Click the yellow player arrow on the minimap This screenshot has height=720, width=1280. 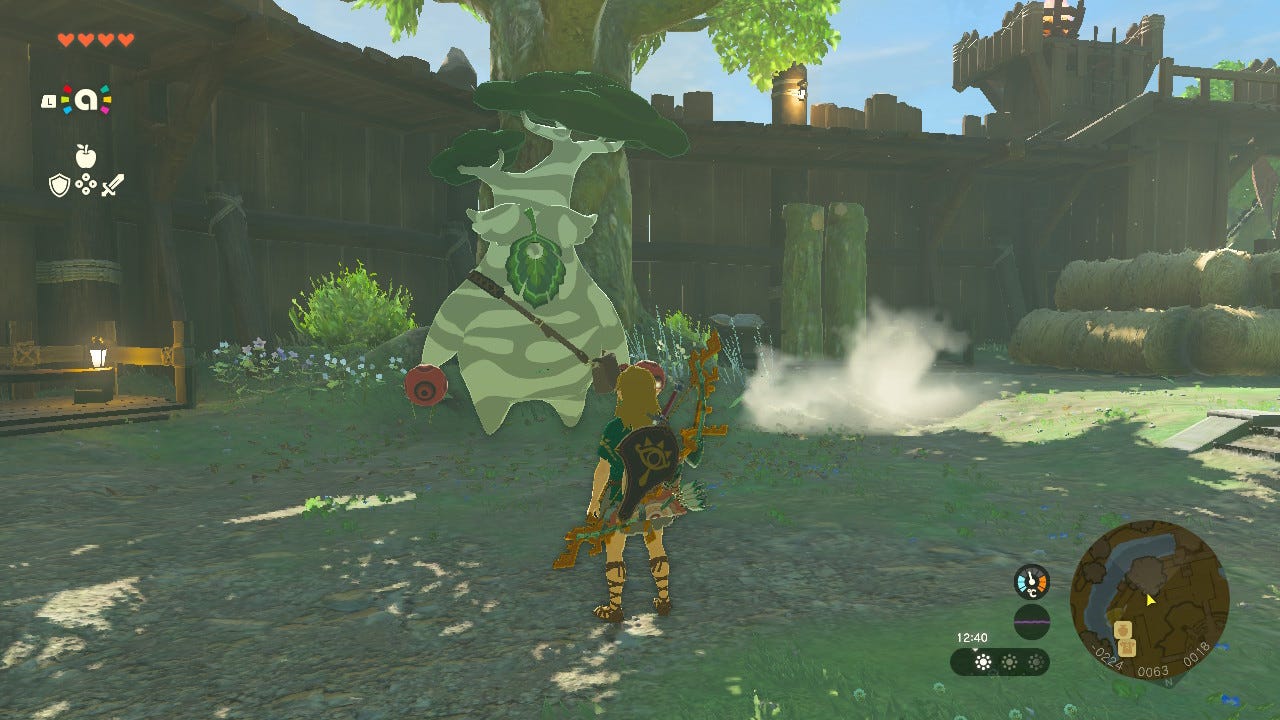tap(1150, 601)
